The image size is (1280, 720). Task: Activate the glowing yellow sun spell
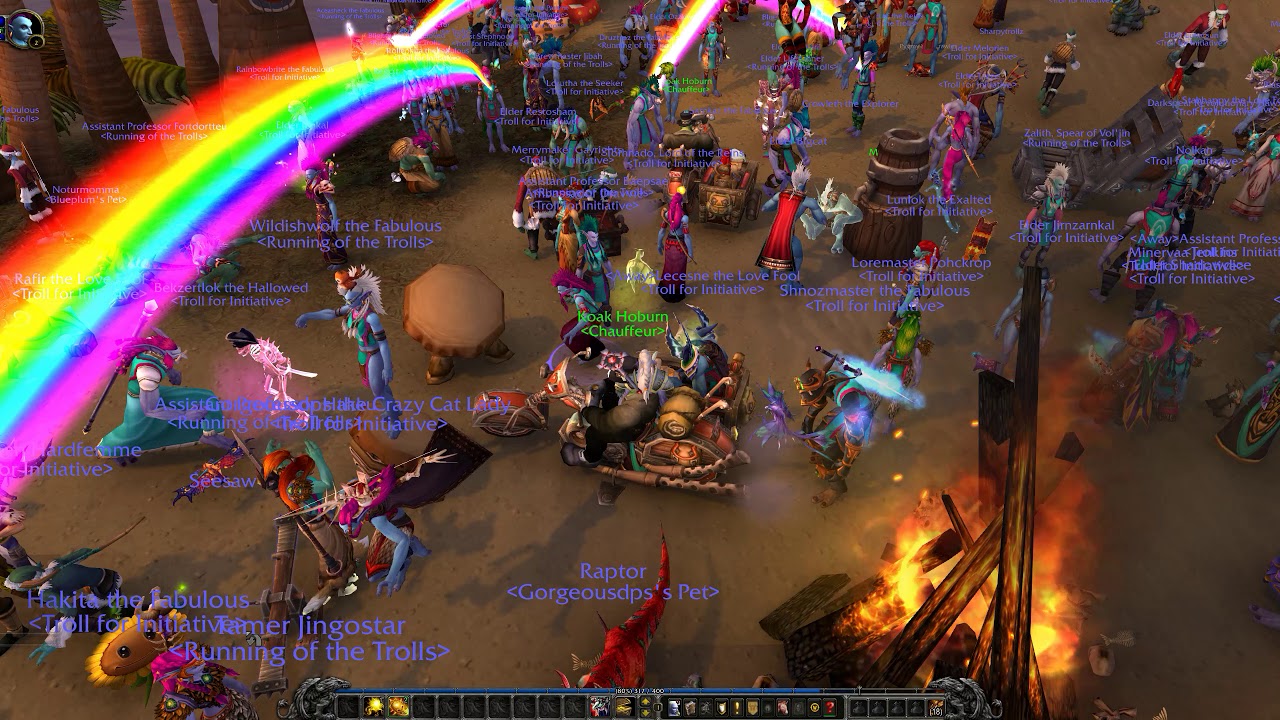coord(373,707)
